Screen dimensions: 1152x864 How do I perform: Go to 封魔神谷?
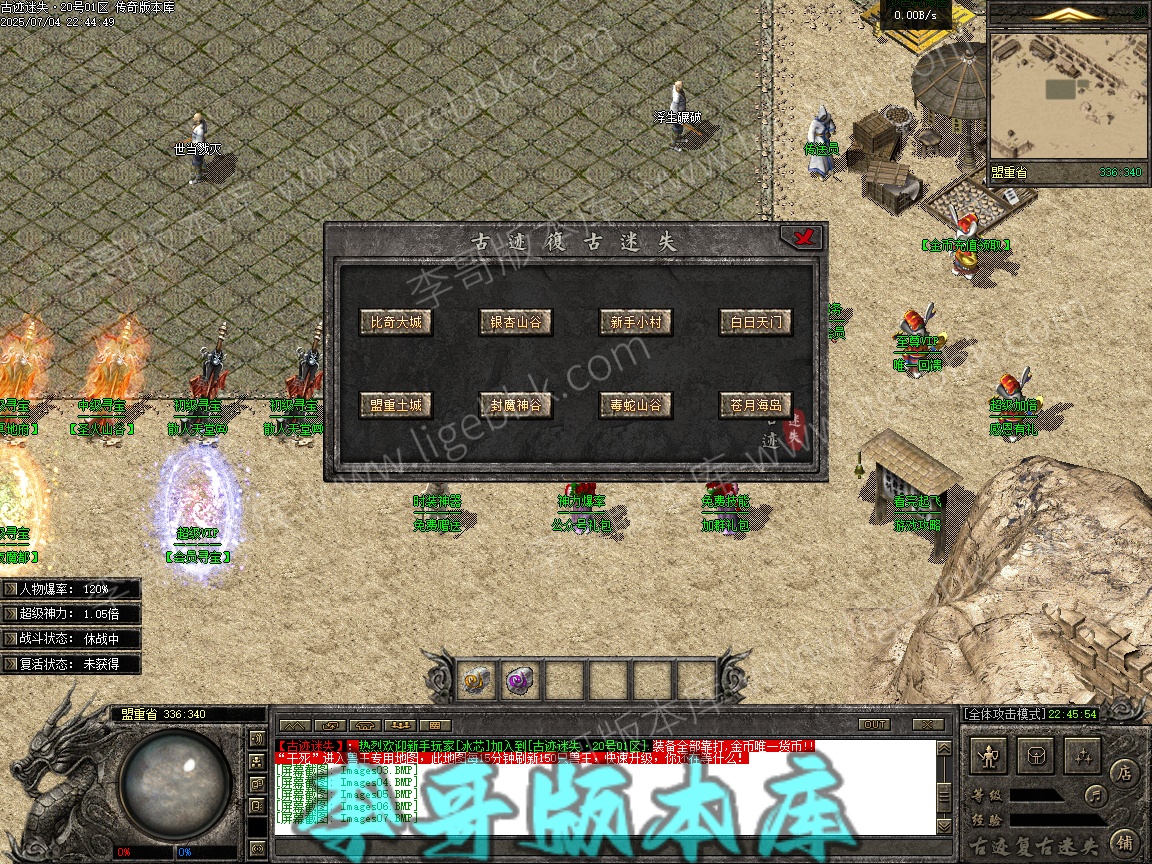(515, 406)
